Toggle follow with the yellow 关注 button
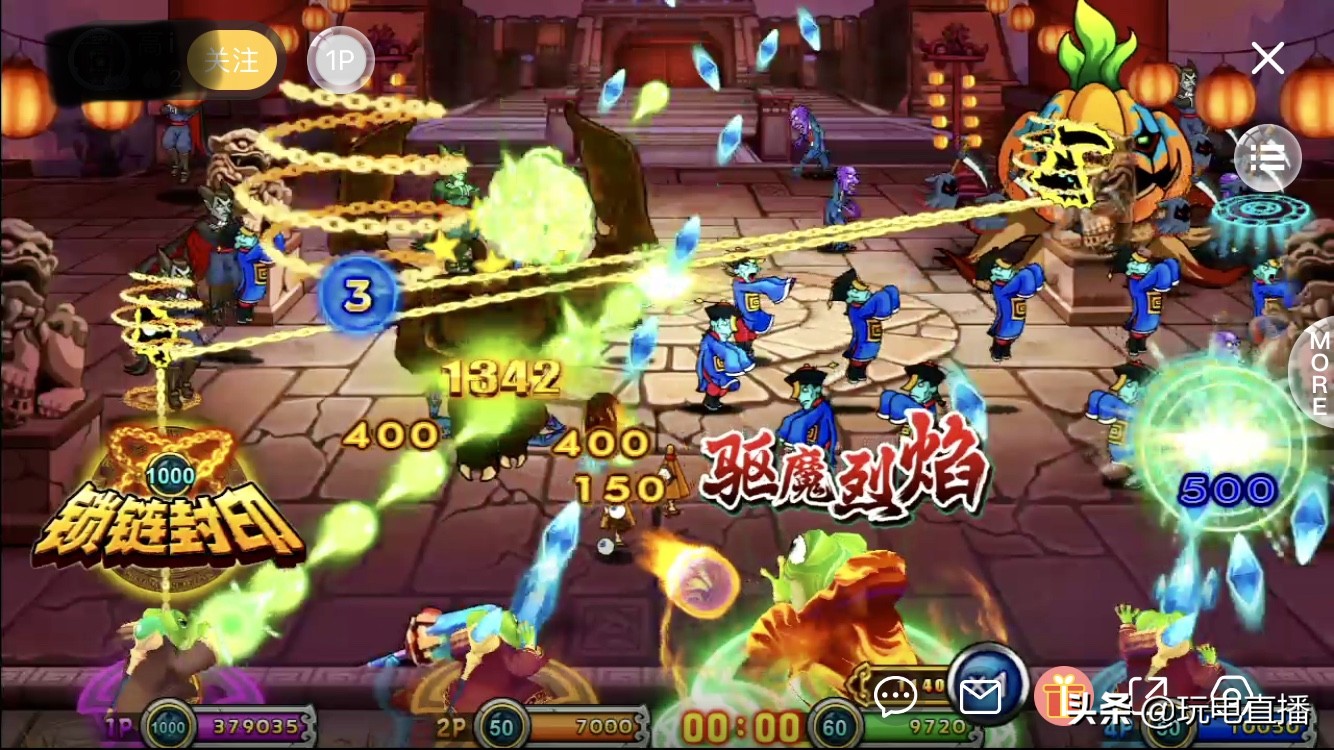1334x750 pixels. click(x=232, y=60)
